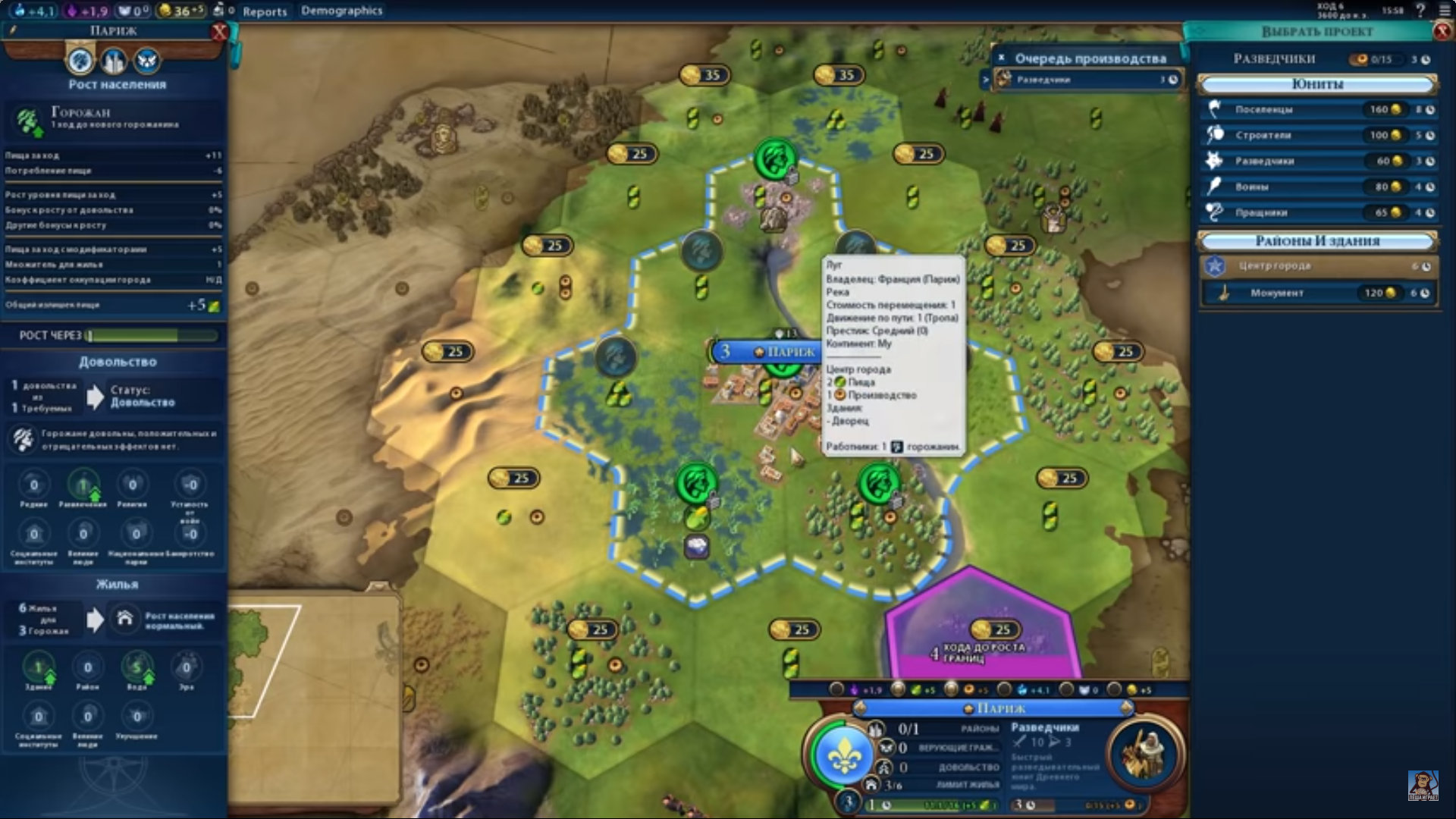The width and height of the screenshot is (1456, 819).
Task: Choose Монумент under districts and buildings
Action: (1317, 293)
